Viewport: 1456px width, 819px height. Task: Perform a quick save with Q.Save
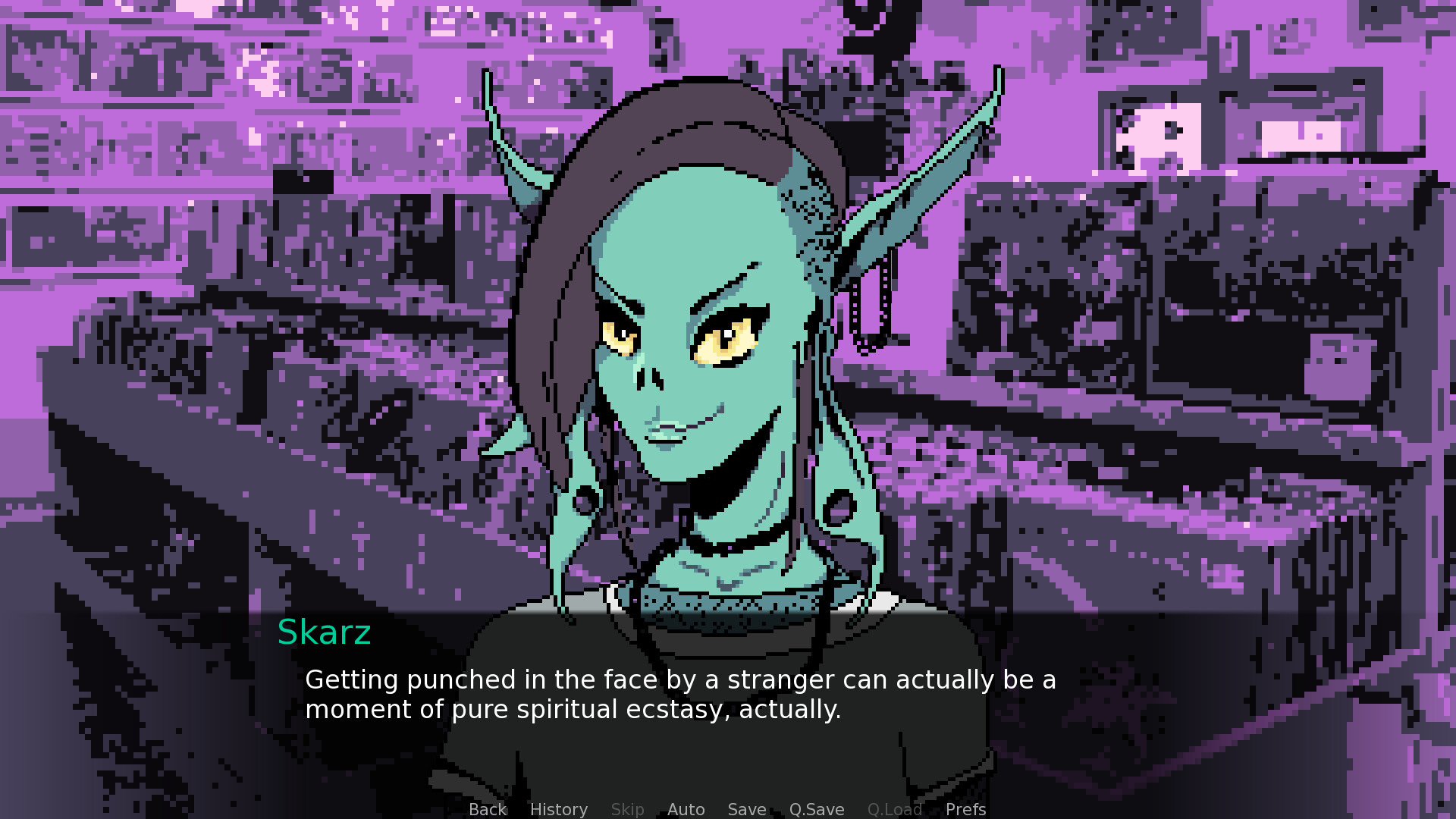click(816, 809)
